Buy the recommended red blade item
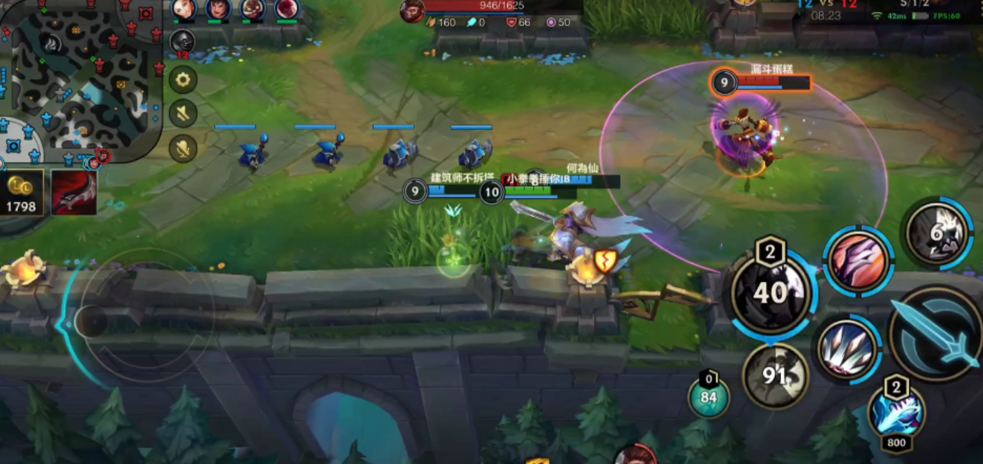The width and height of the screenshot is (983, 464). coord(74,191)
